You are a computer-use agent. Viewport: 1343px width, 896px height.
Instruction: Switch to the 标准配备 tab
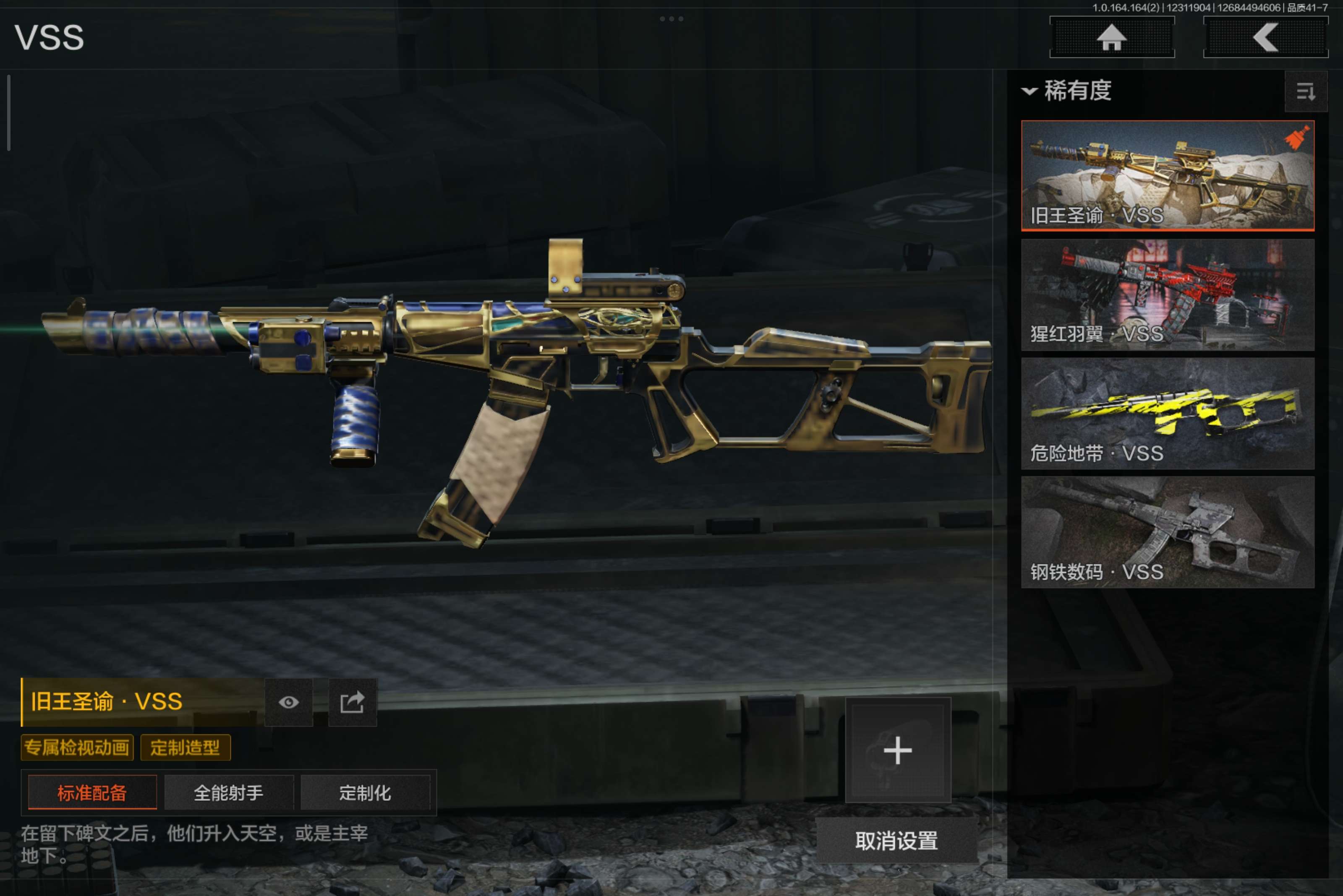click(92, 792)
